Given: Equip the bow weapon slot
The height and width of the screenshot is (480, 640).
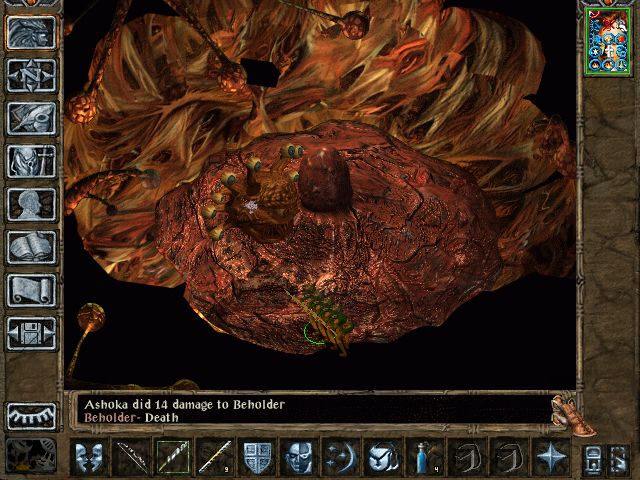Looking at the screenshot, I should (131, 457).
